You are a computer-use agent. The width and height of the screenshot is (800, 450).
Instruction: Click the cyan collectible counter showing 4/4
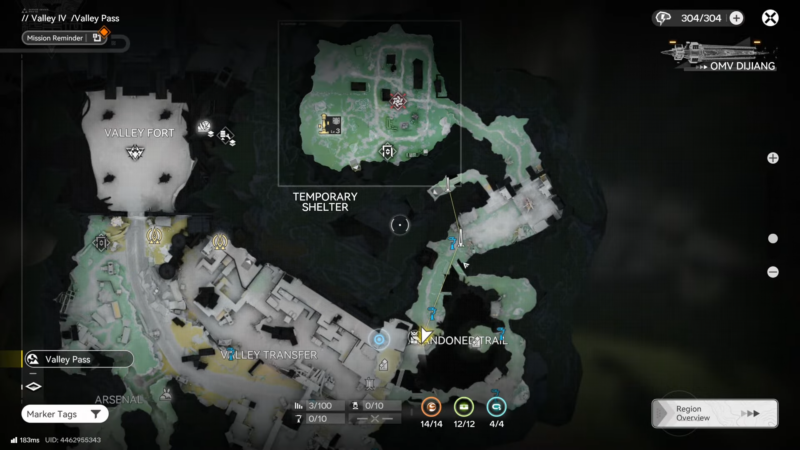pyautogui.click(x=495, y=407)
